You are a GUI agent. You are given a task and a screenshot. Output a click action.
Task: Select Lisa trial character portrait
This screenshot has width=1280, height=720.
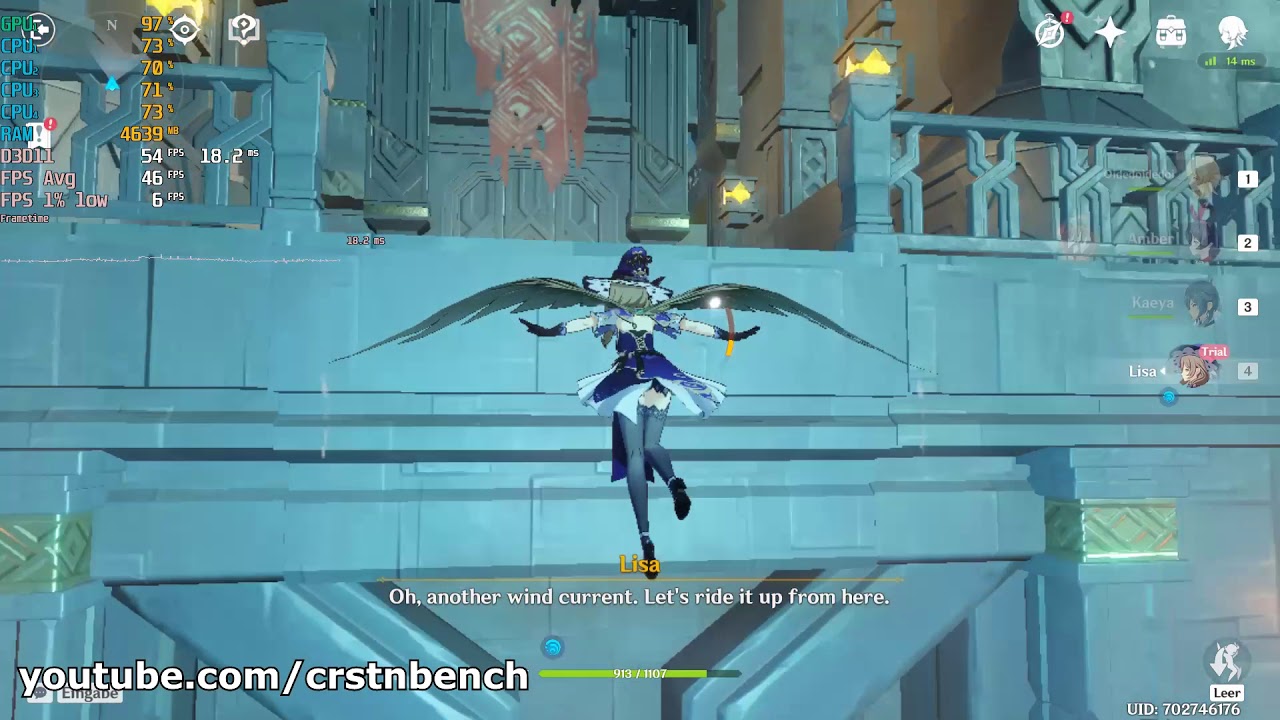tap(1195, 370)
